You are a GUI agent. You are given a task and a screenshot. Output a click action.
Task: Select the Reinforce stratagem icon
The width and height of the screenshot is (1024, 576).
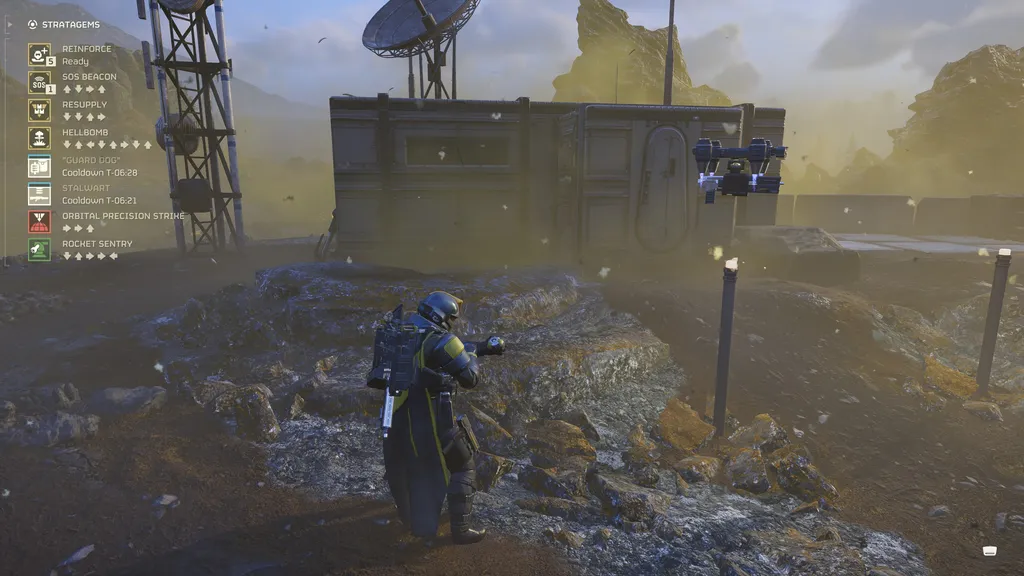39,54
